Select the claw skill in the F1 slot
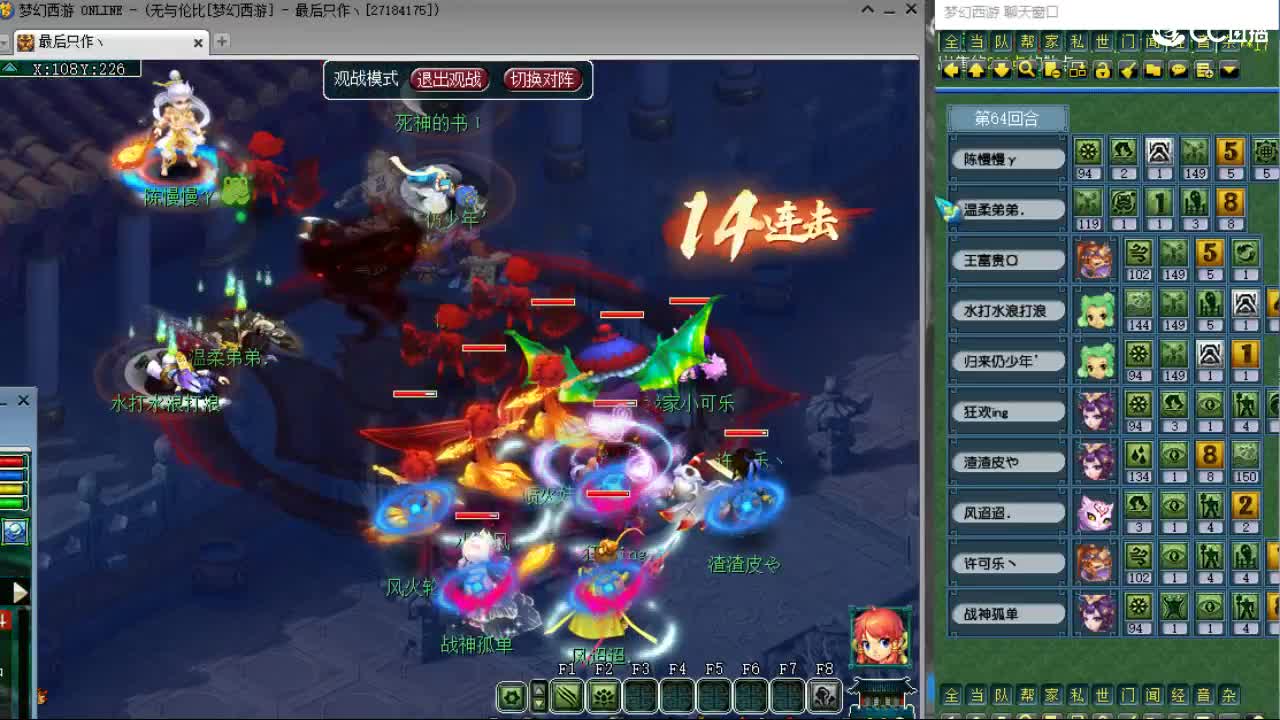Image resolution: width=1280 pixels, height=720 pixels. tap(565, 695)
